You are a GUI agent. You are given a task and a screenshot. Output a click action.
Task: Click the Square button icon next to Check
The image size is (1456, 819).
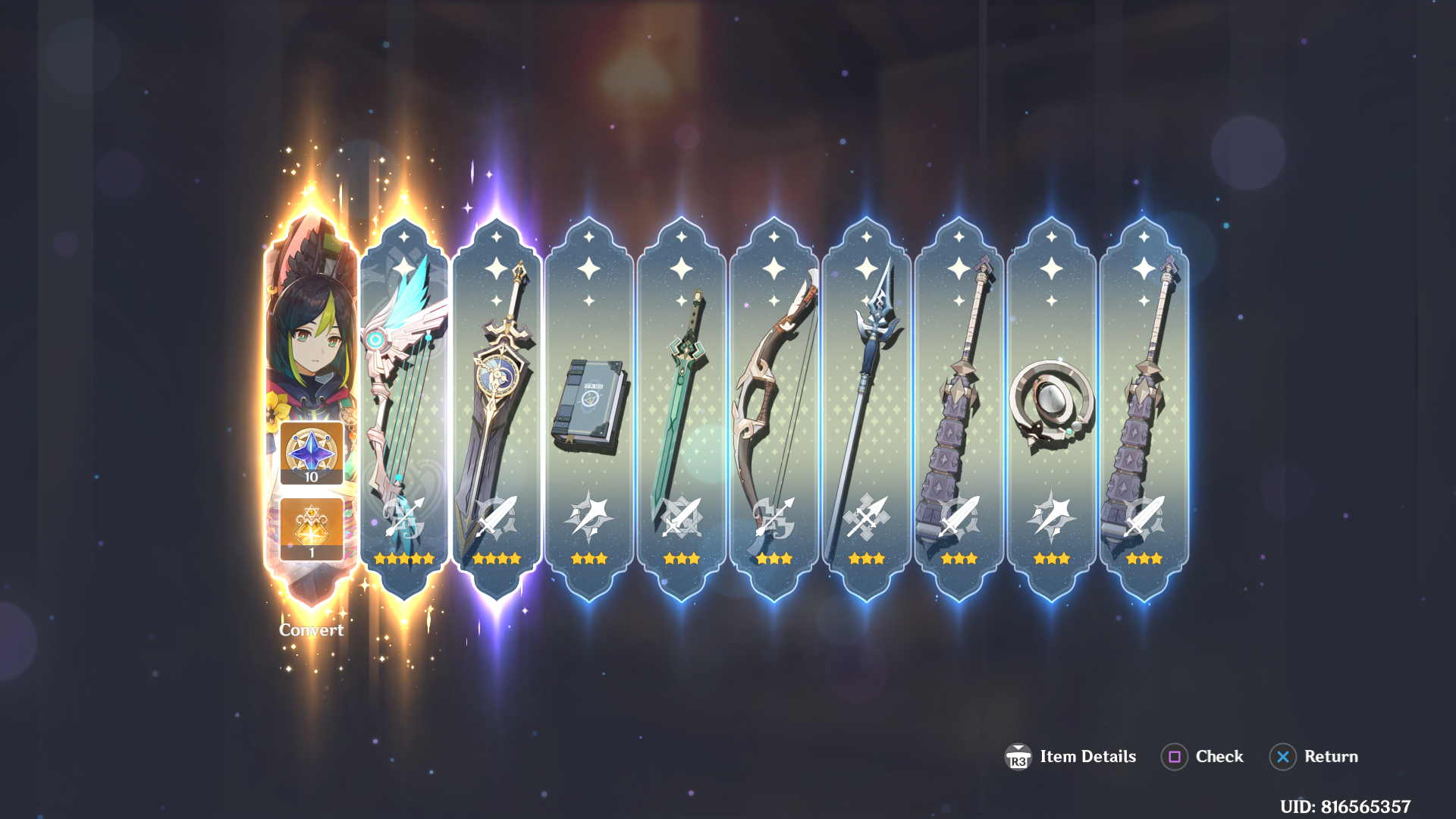tap(1174, 757)
